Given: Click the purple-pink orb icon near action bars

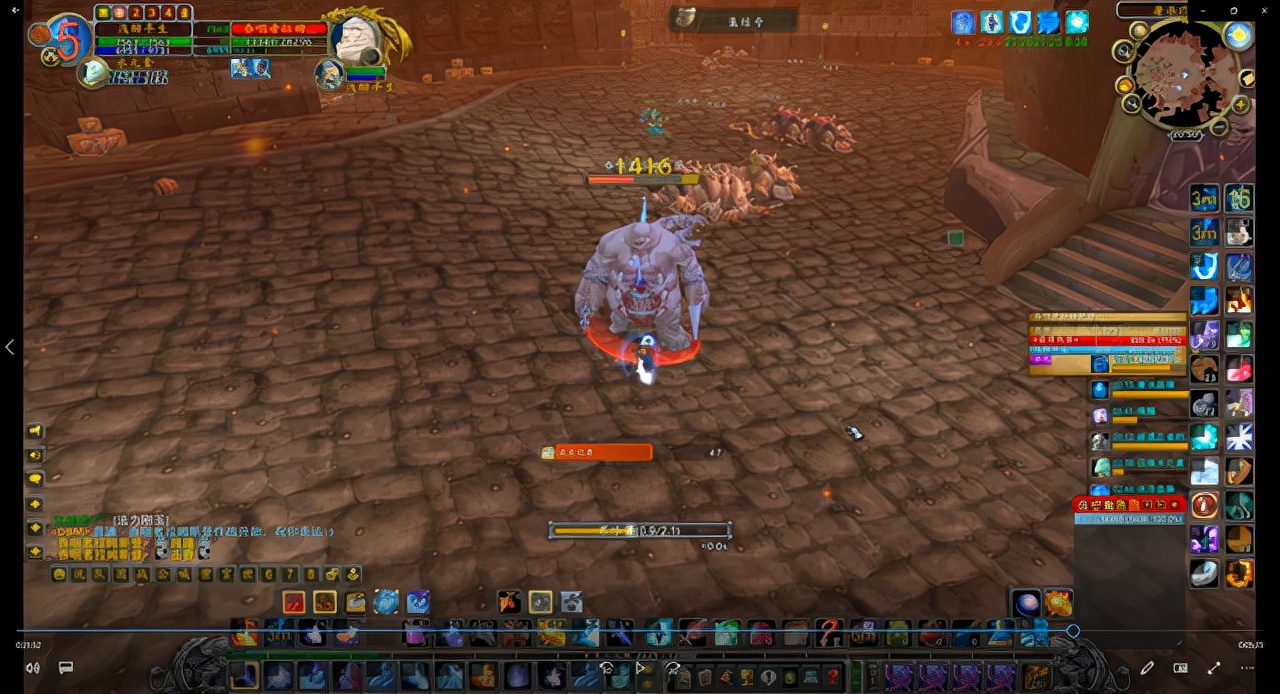Looking at the screenshot, I should [1027, 603].
